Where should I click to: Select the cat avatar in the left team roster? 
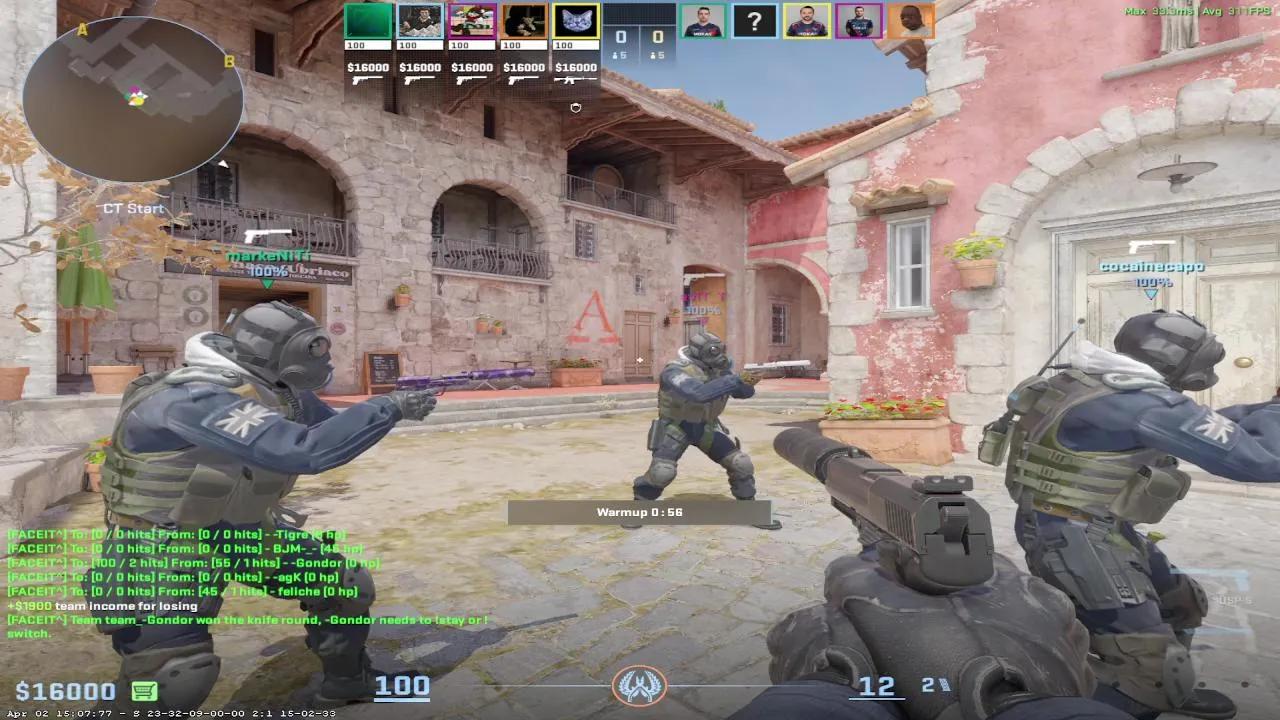[574, 20]
